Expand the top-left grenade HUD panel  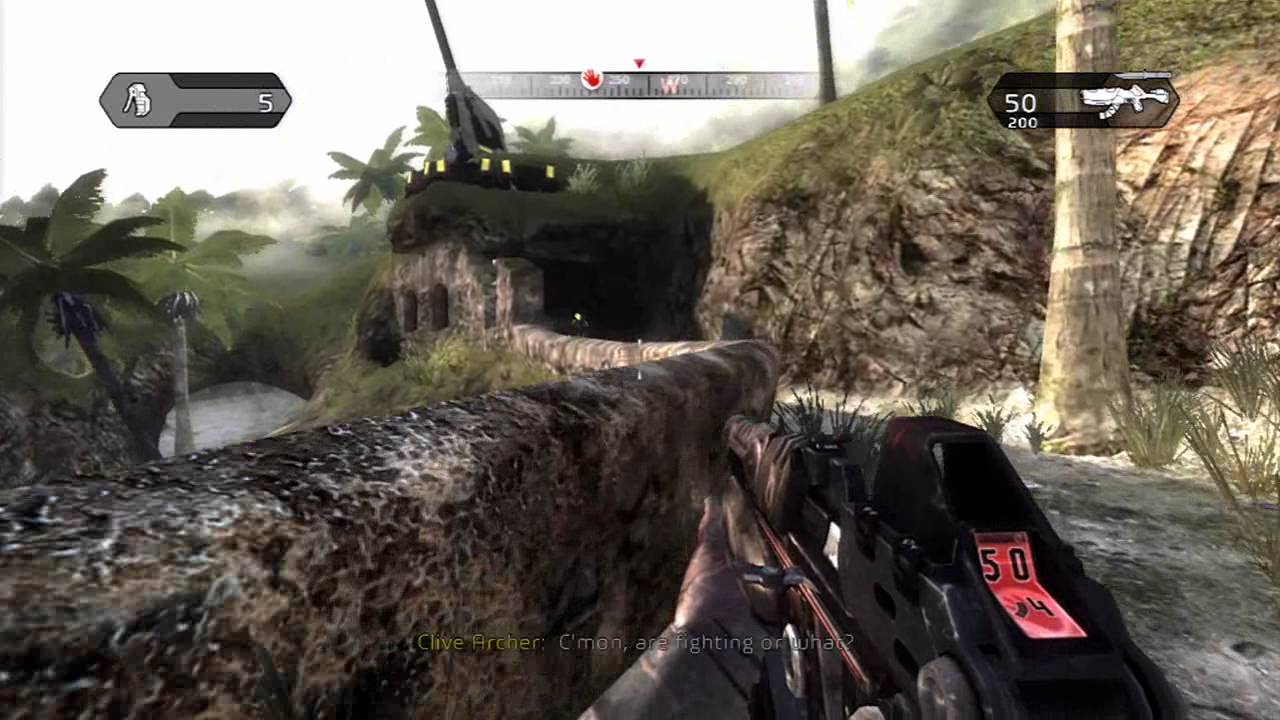195,100
